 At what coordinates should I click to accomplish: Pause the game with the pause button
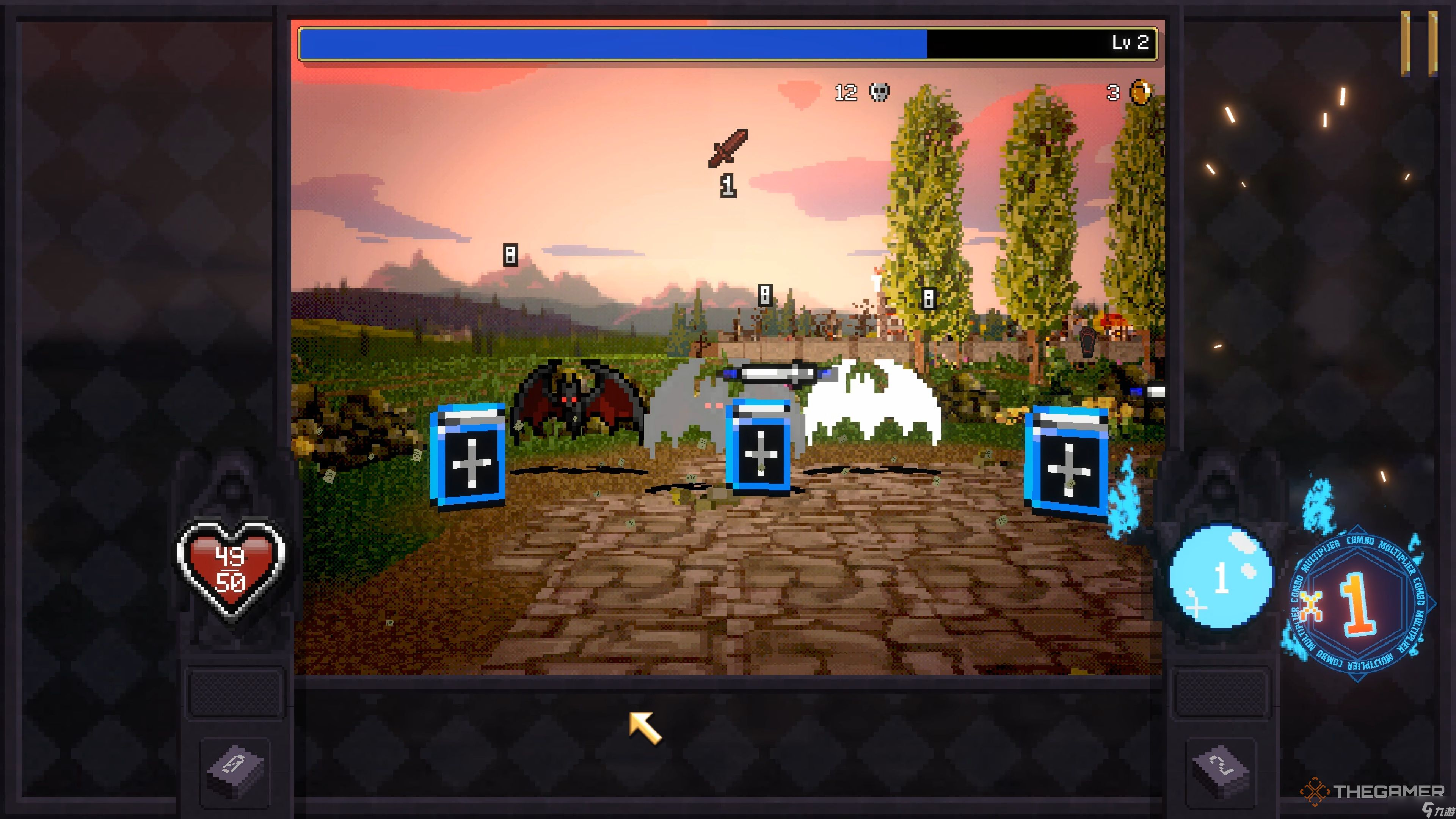pyautogui.click(x=1419, y=44)
